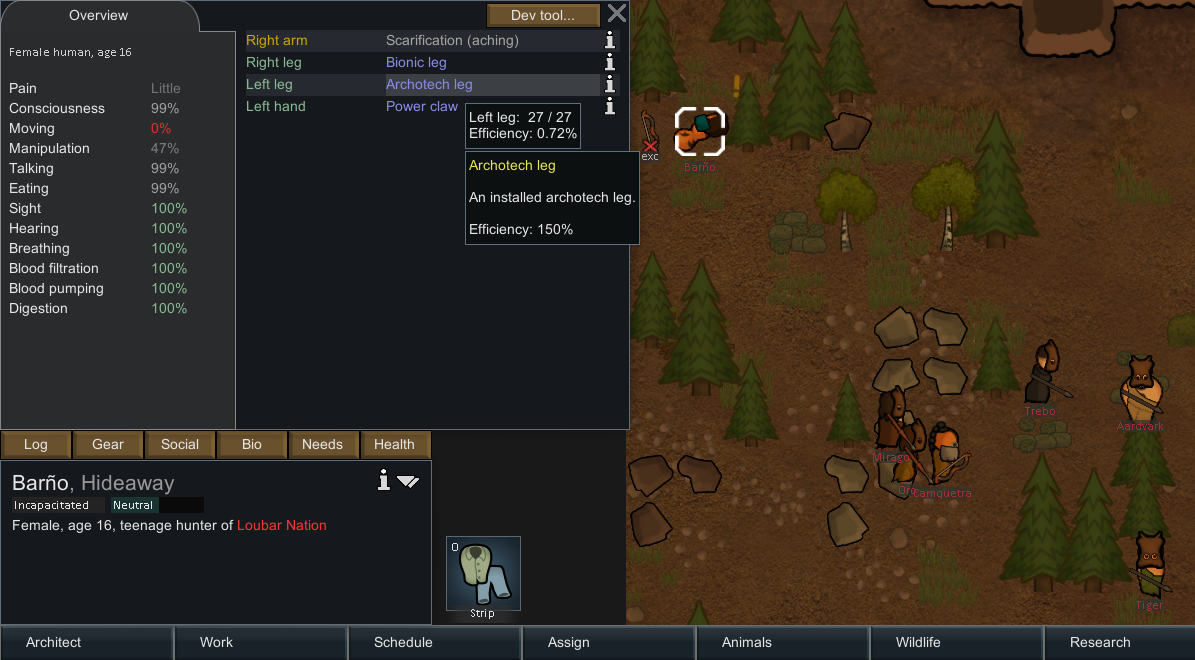Open Barño's character info button
1195x660 pixels.
(383, 481)
